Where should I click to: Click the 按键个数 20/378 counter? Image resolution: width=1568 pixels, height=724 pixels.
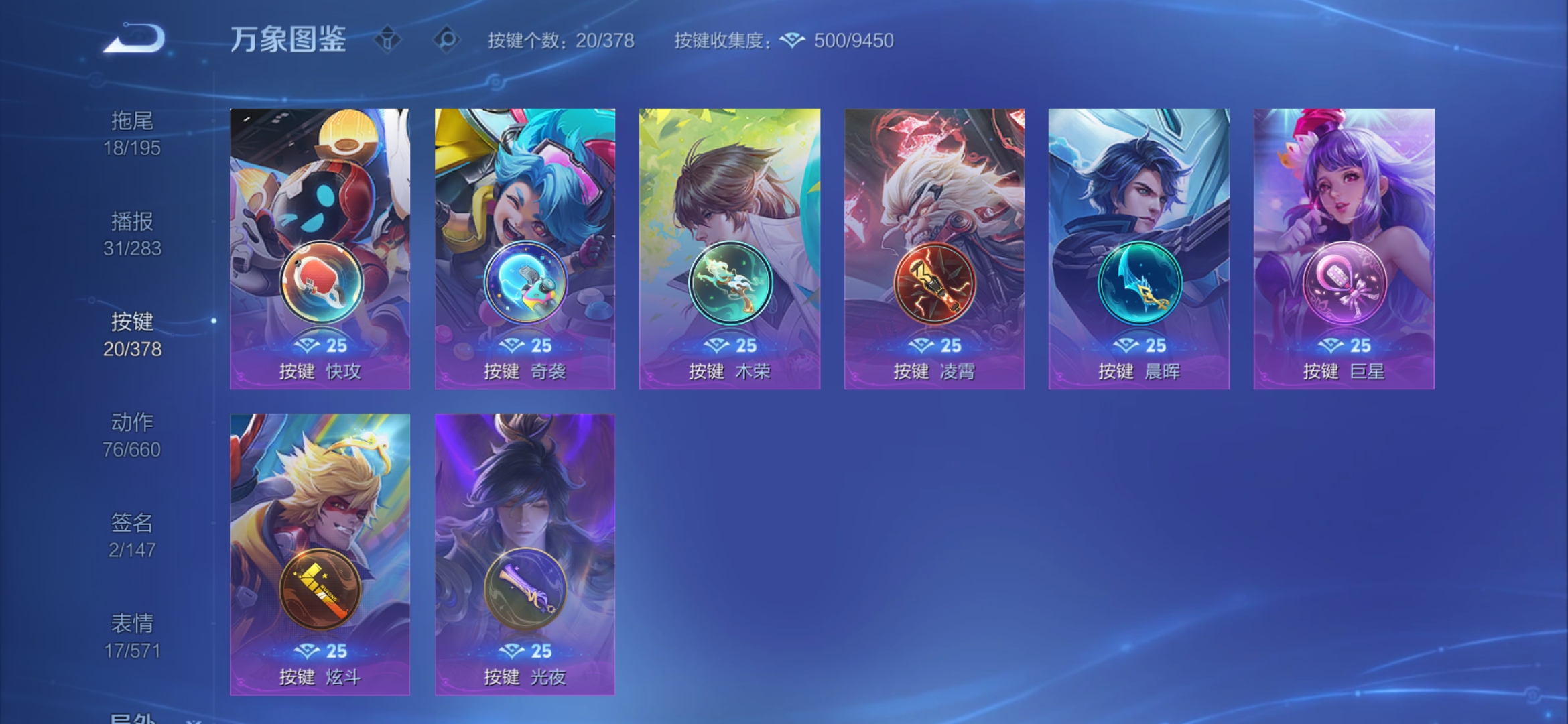(x=562, y=40)
